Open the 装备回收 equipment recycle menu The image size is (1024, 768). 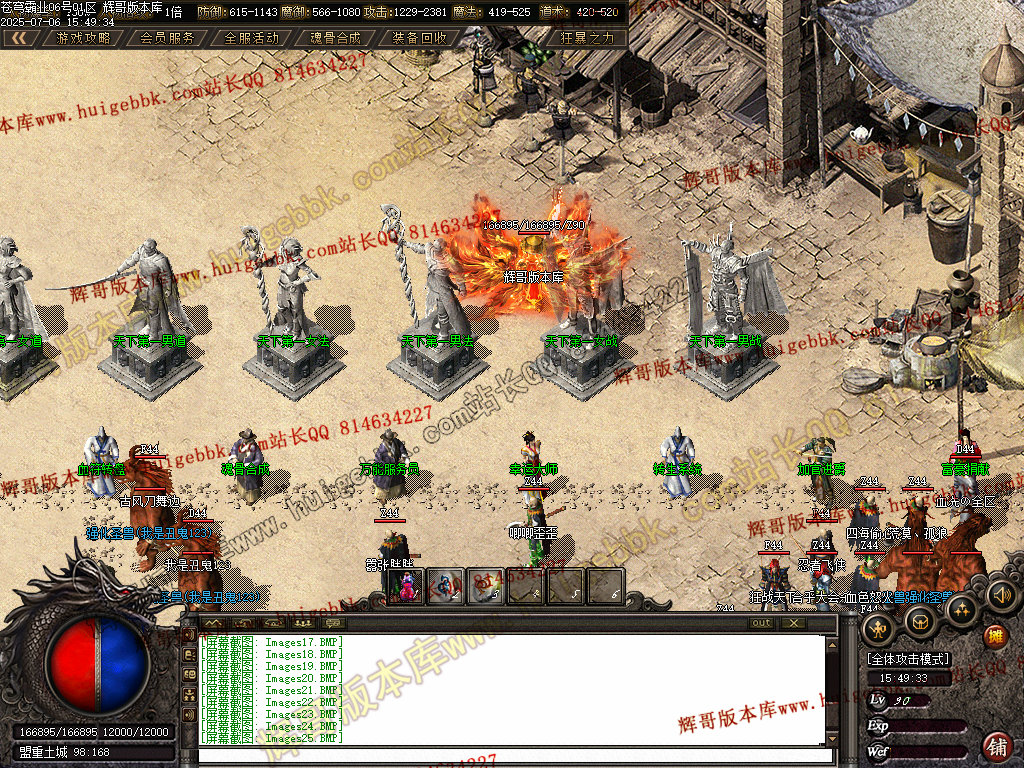[419, 38]
